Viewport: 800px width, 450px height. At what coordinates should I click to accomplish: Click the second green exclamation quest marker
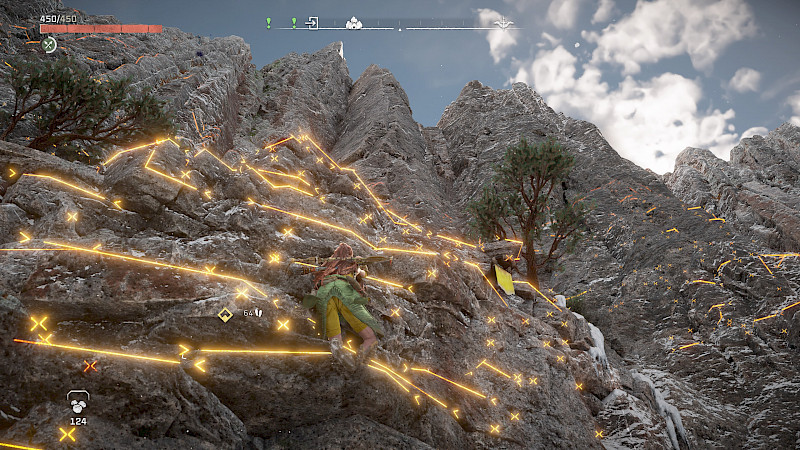point(293,22)
